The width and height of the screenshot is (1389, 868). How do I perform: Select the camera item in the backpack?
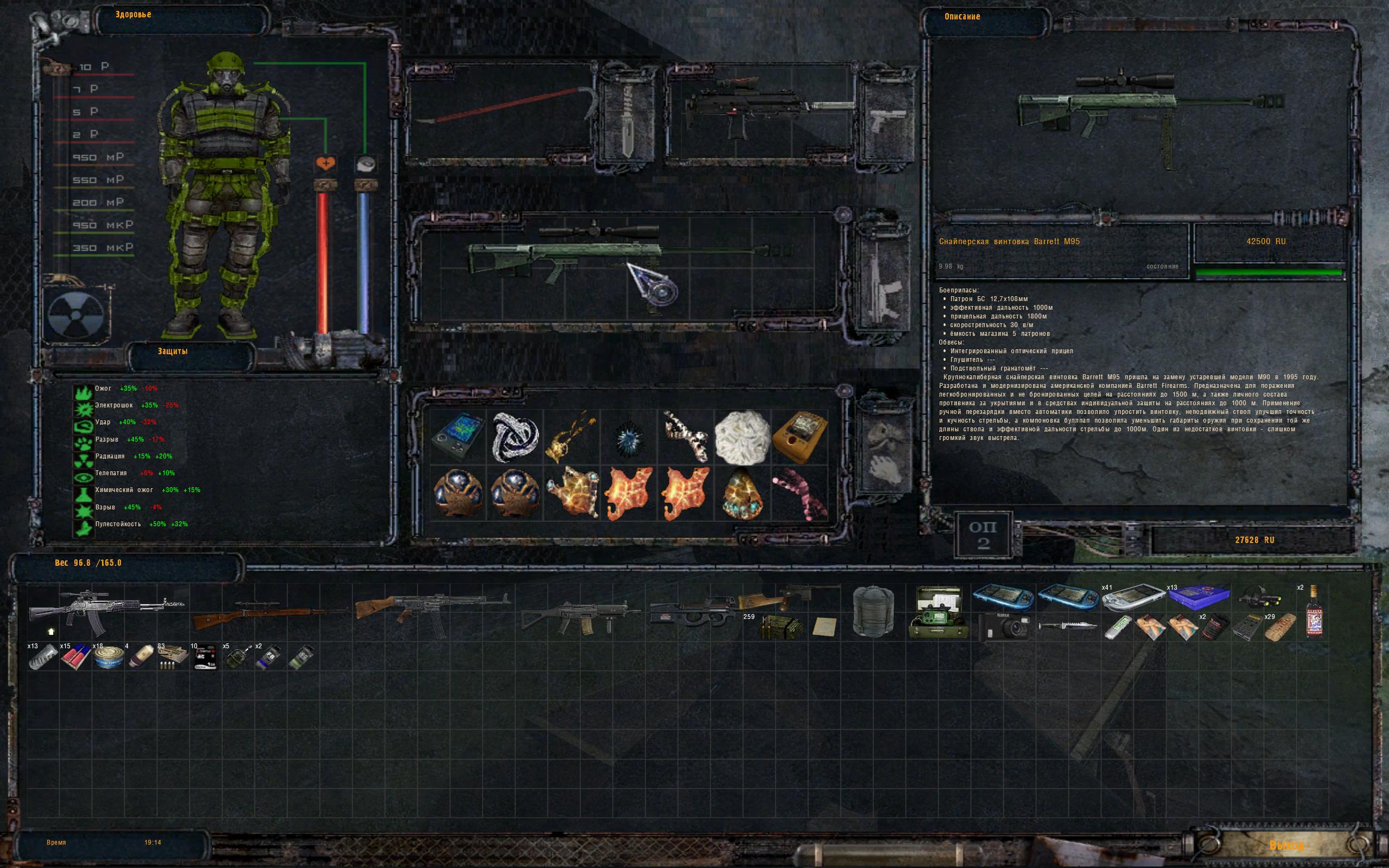(1003, 626)
